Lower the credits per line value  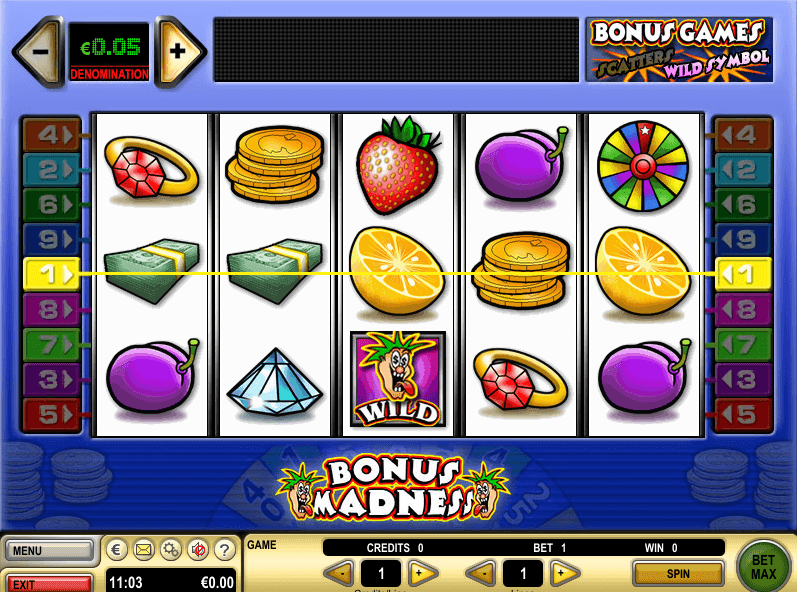(x=339, y=573)
